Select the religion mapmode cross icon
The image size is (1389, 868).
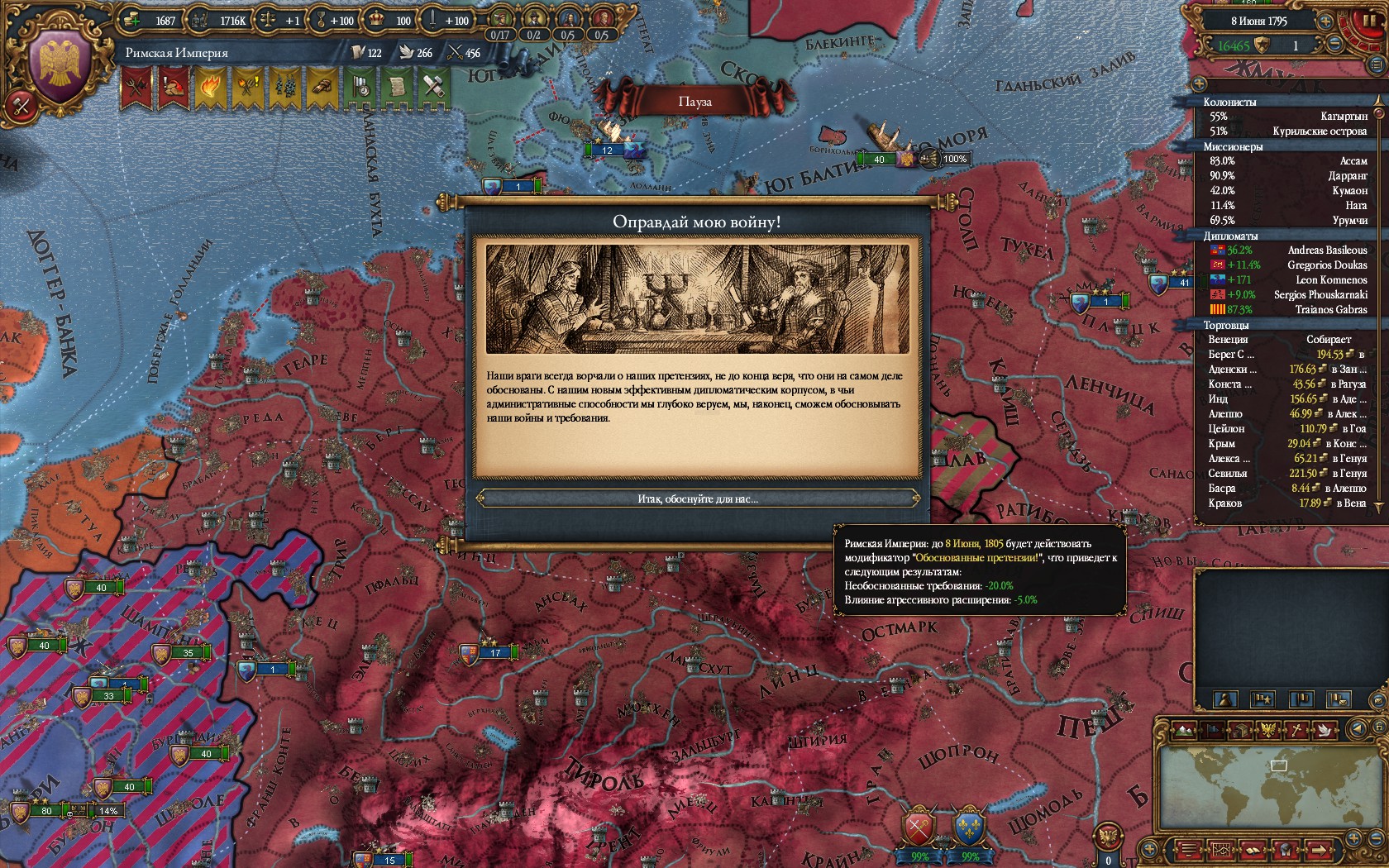click(x=1296, y=730)
